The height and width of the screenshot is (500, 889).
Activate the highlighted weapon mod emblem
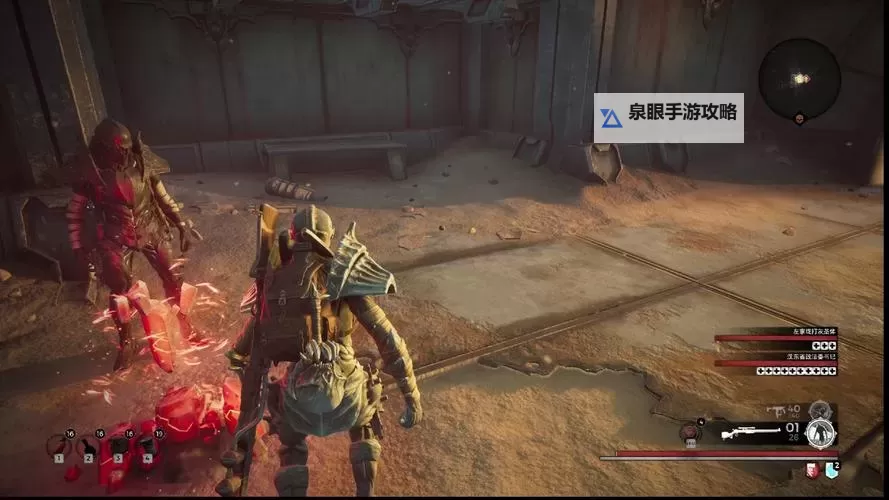(820, 434)
